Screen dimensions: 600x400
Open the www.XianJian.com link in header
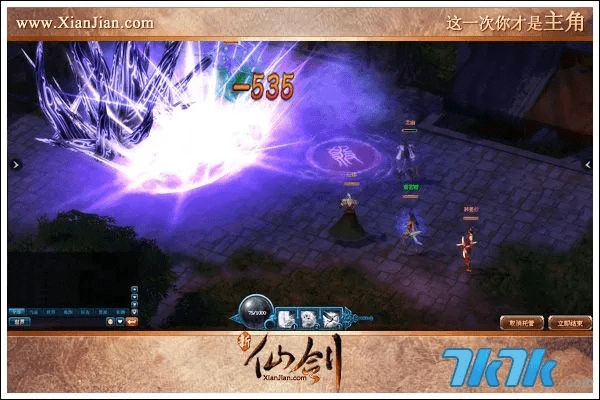click(x=85, y=21)
